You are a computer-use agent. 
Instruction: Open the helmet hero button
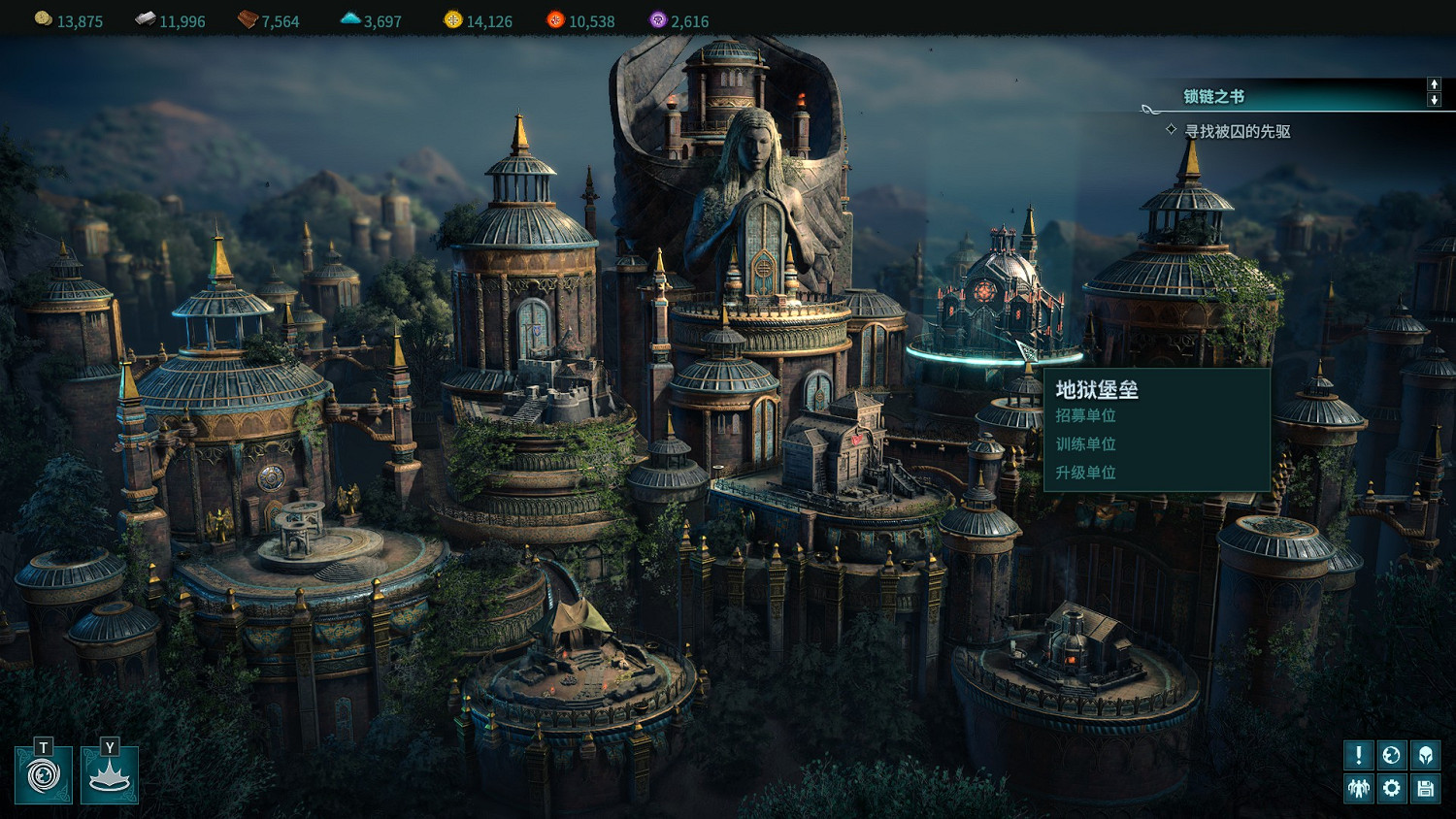tap(1425, 755)
